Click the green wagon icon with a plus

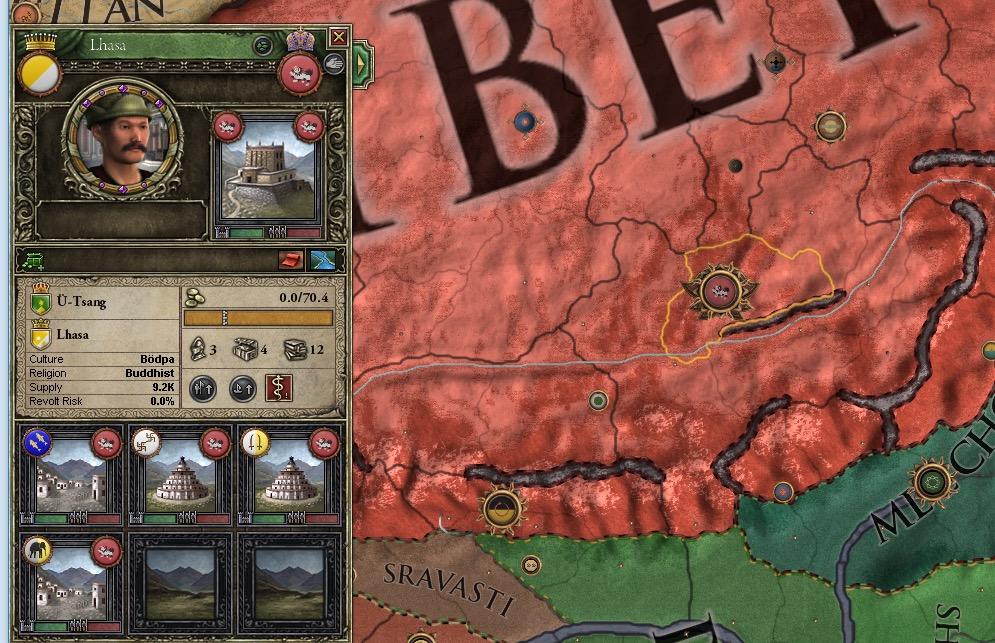tap(34, 261)
